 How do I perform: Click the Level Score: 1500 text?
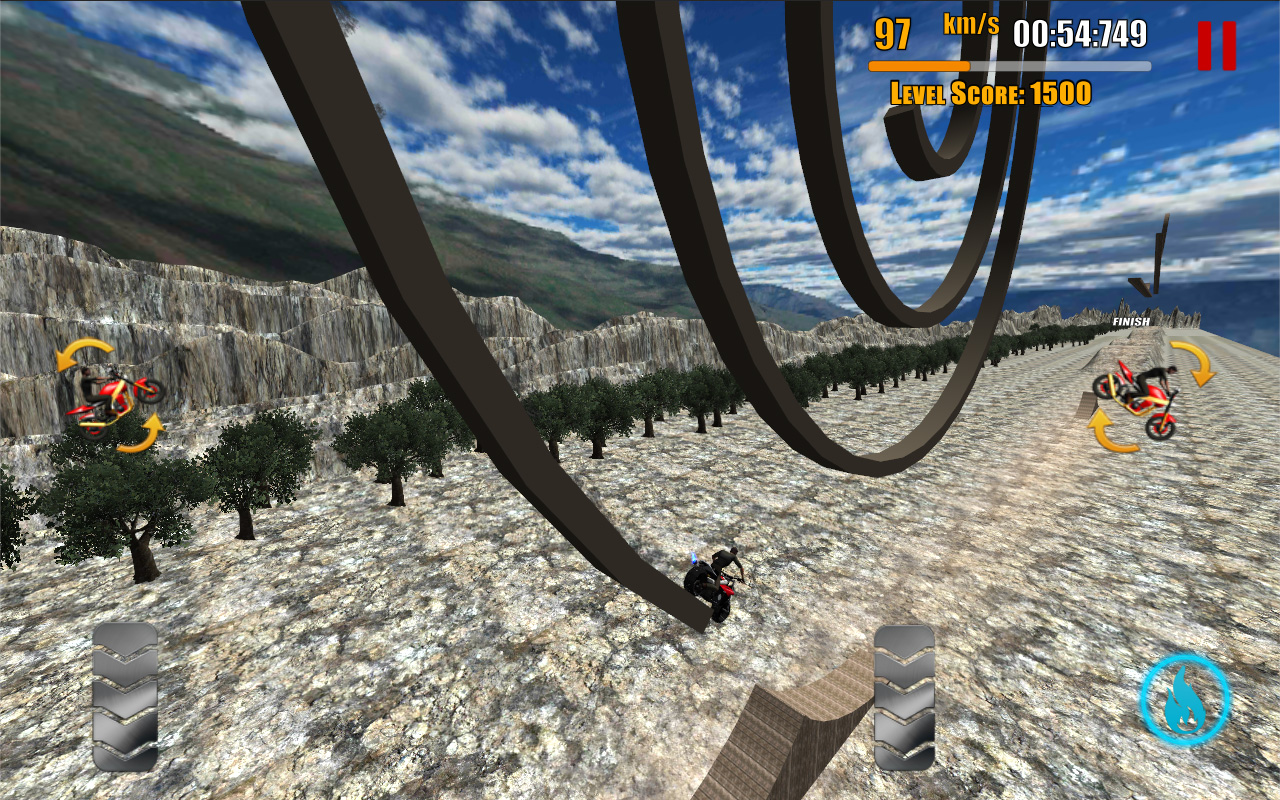990,95
